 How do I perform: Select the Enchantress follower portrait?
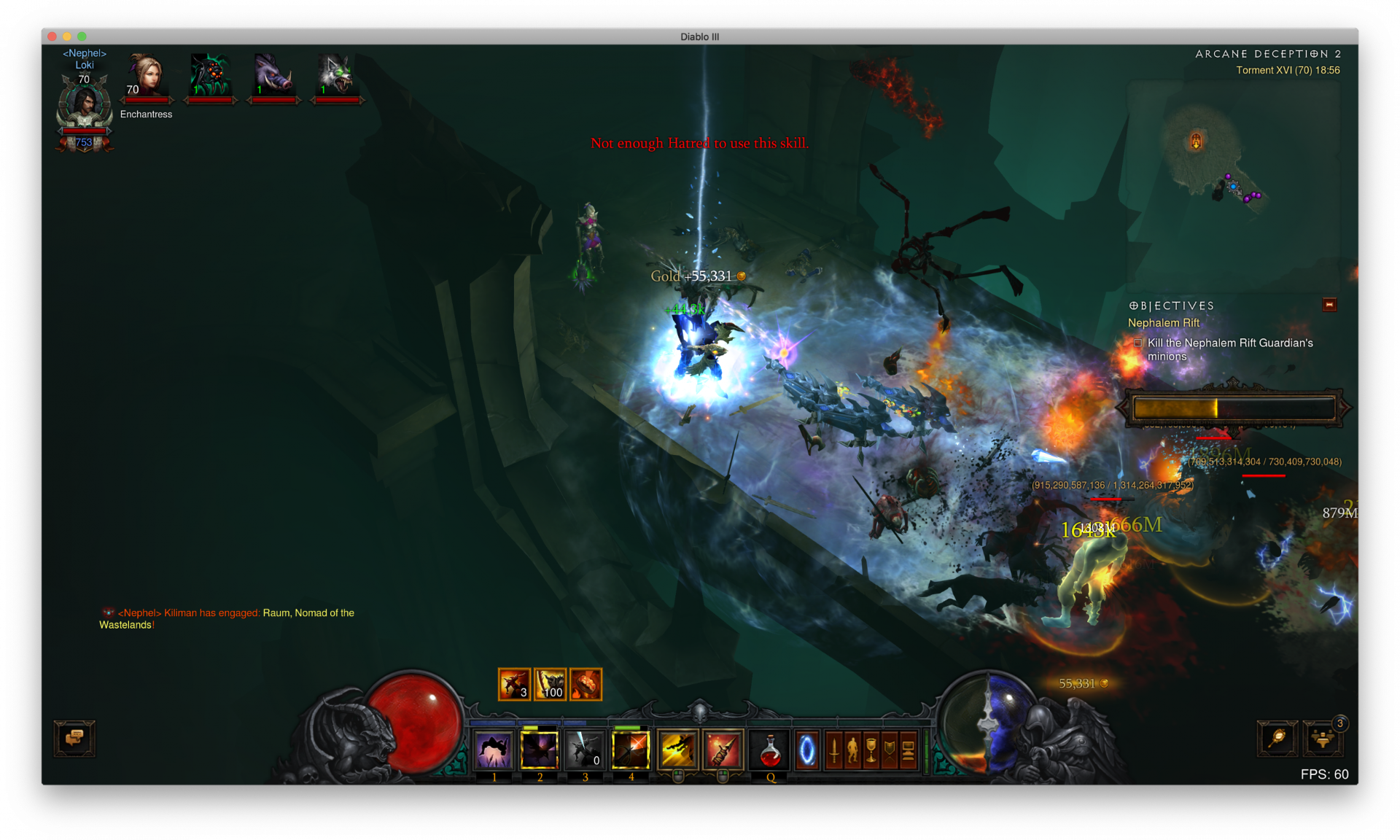(146, 77)
